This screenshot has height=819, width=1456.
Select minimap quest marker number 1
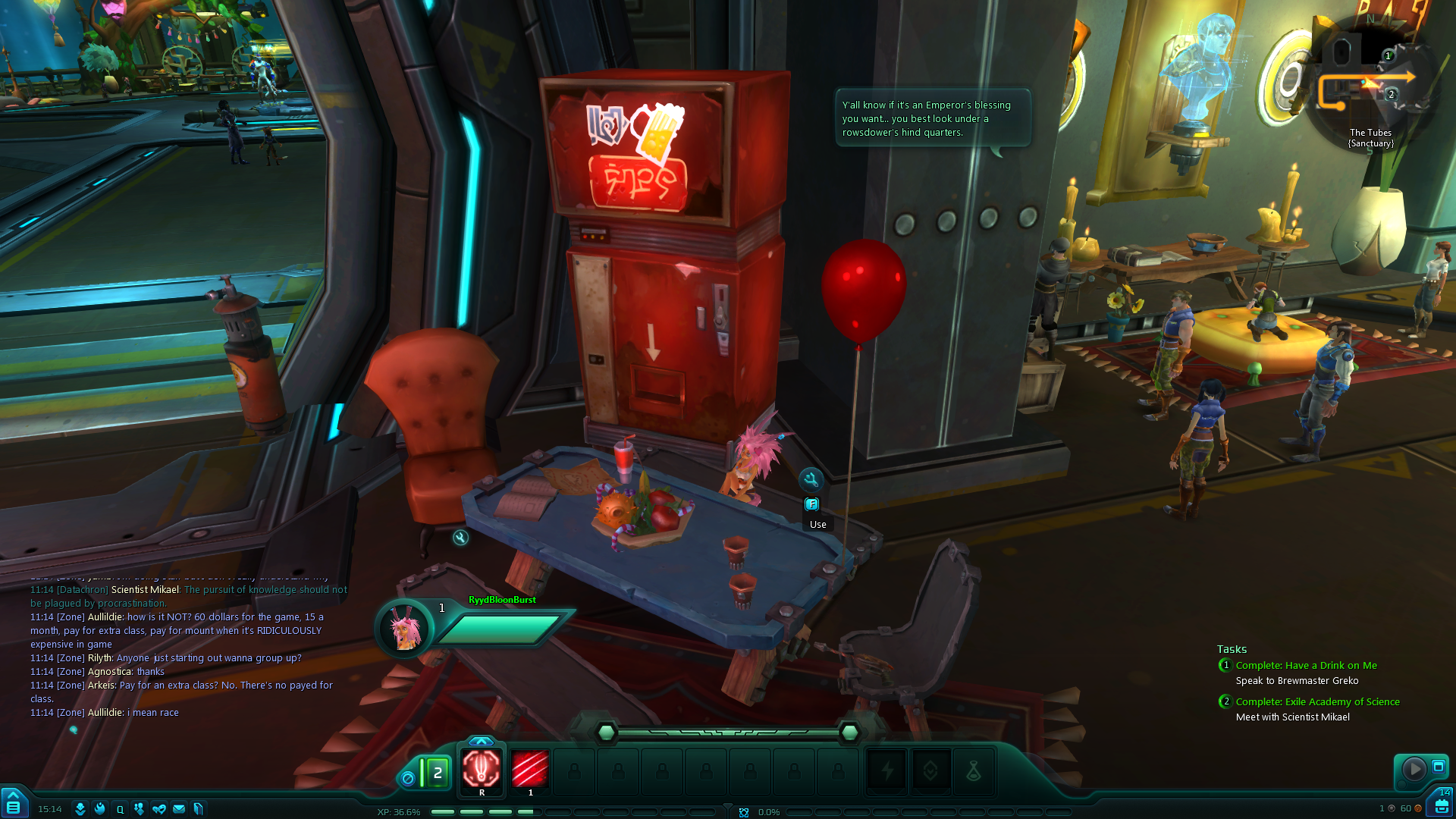pos(1389,55)
